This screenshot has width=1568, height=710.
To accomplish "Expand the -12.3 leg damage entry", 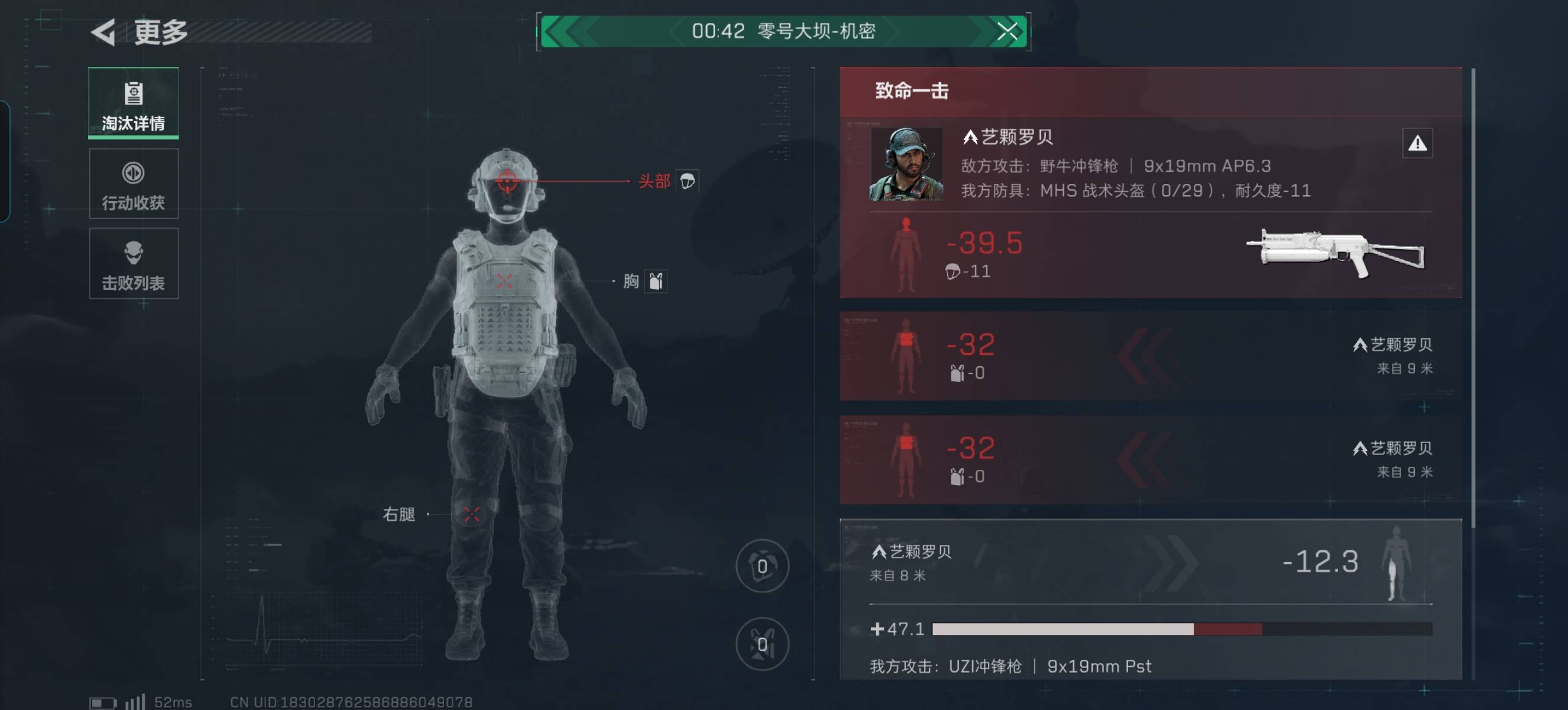I will click(x=1320, y=562).
